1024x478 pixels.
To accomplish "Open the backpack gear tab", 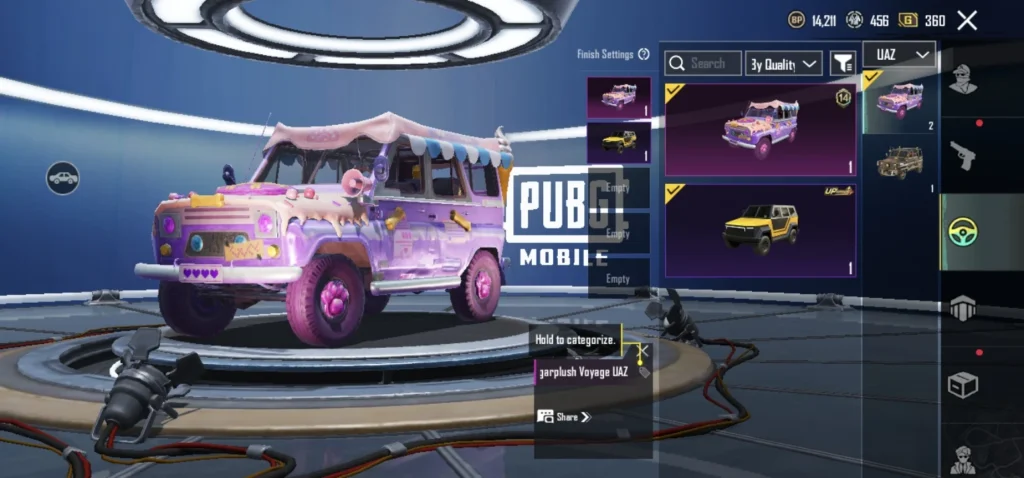I will pos(962,308).
